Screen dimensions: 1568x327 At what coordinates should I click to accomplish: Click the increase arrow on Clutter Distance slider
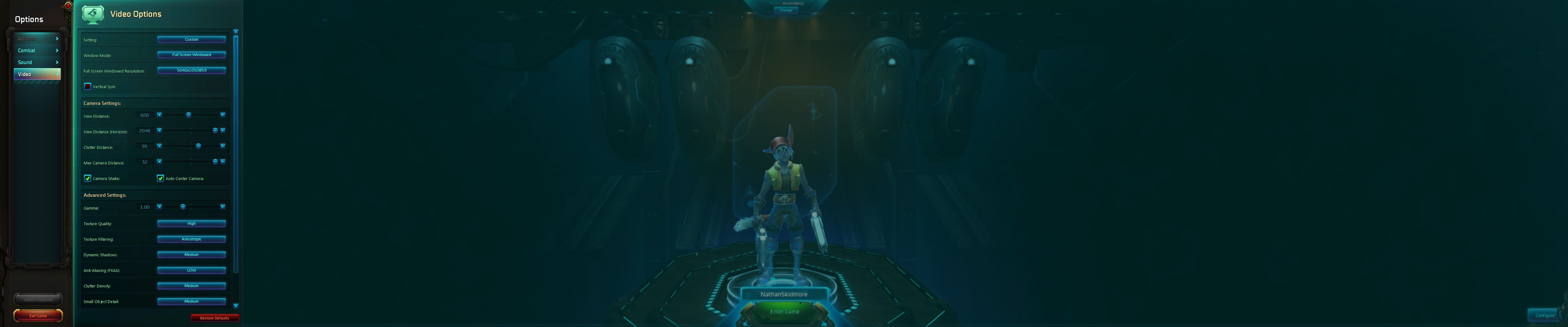click(x=223, y=146)
